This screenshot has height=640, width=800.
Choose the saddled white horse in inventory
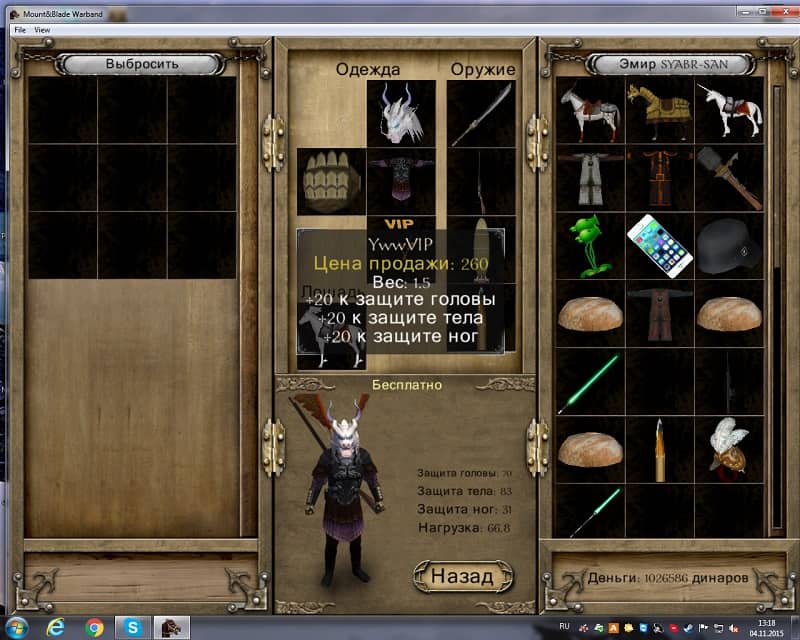point(590,111)
